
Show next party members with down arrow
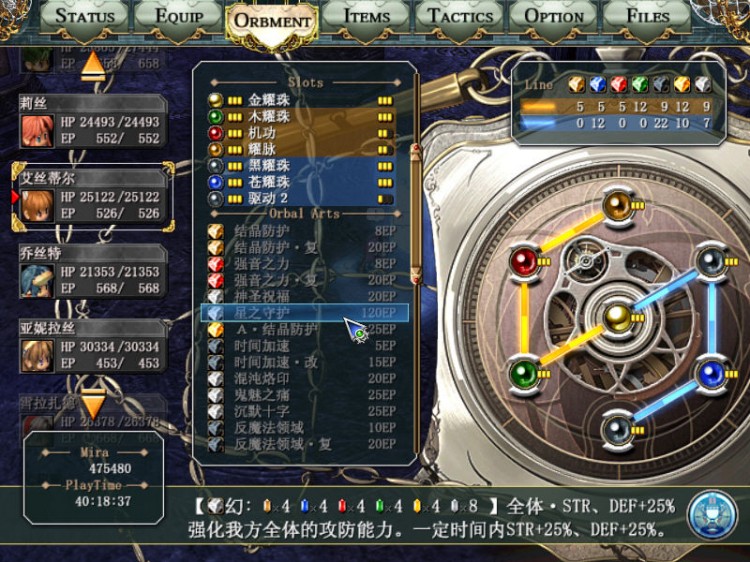click(x=93, y=403)
